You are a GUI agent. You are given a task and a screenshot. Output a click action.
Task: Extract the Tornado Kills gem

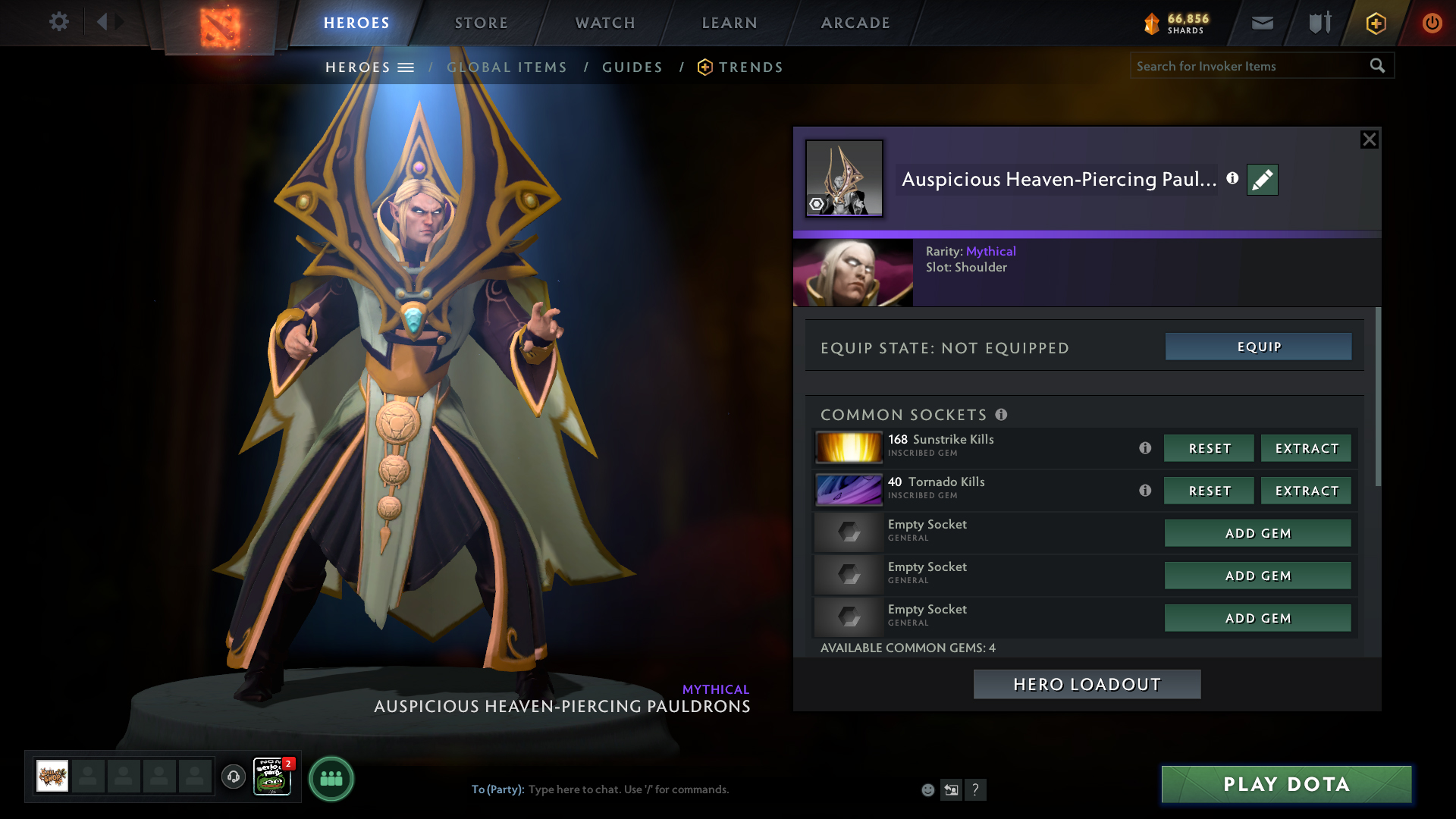coord(1306,491)
